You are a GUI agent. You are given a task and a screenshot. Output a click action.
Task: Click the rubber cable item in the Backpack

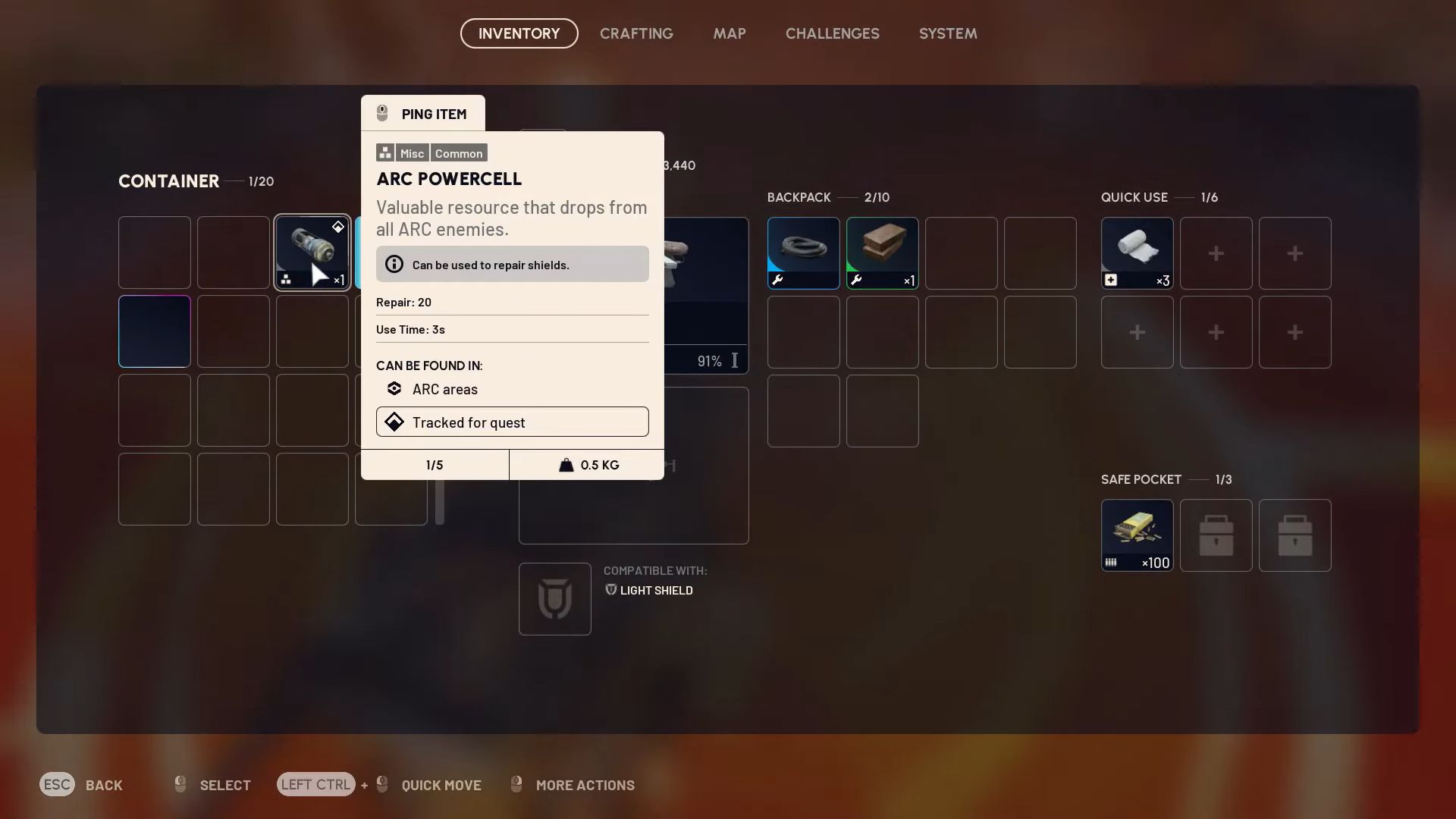(803, 253)
